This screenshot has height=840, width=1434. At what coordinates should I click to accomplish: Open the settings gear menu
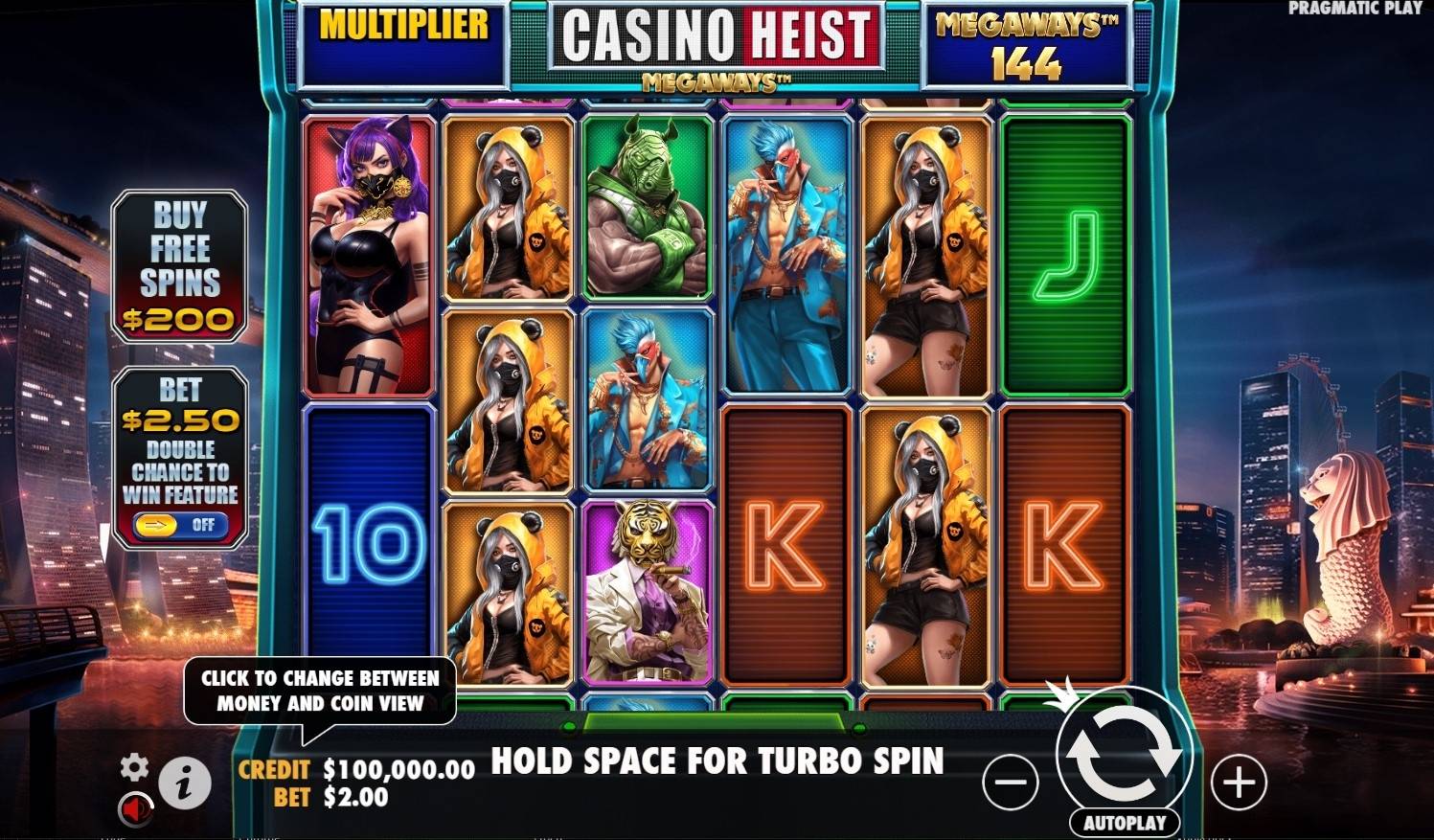(135, 767)
